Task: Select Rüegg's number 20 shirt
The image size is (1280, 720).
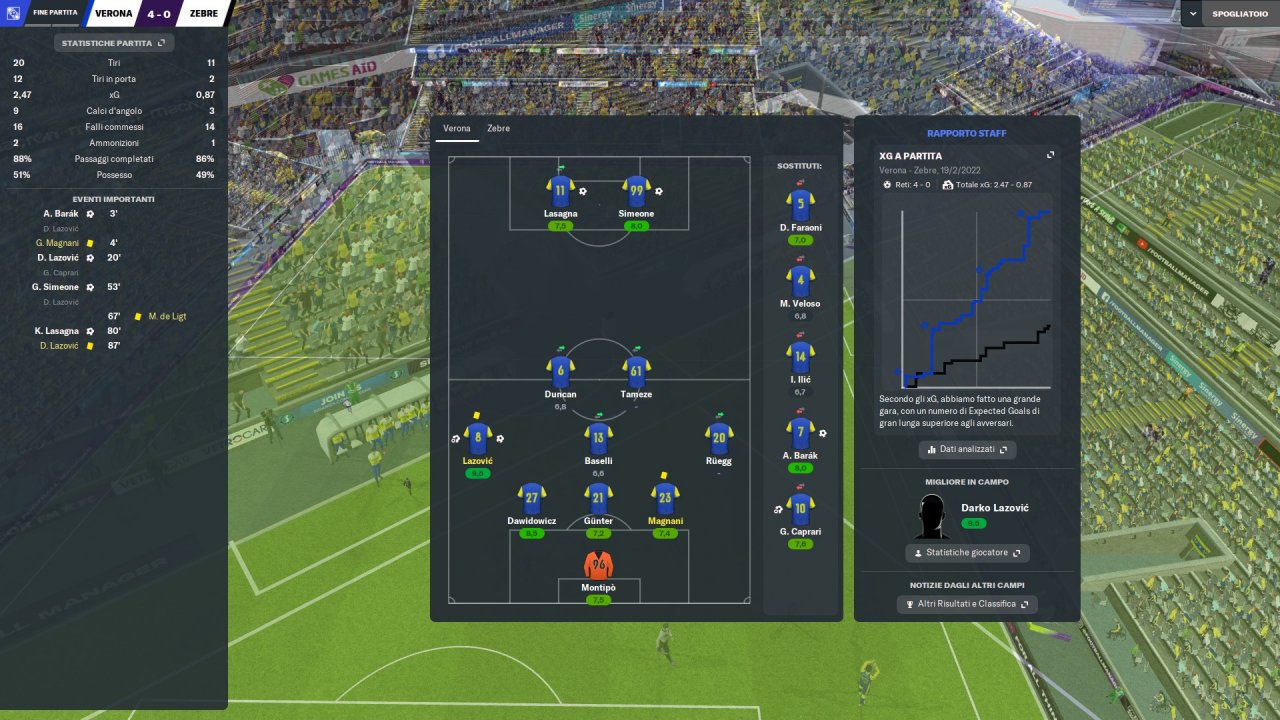Action: tap(719, 437)
